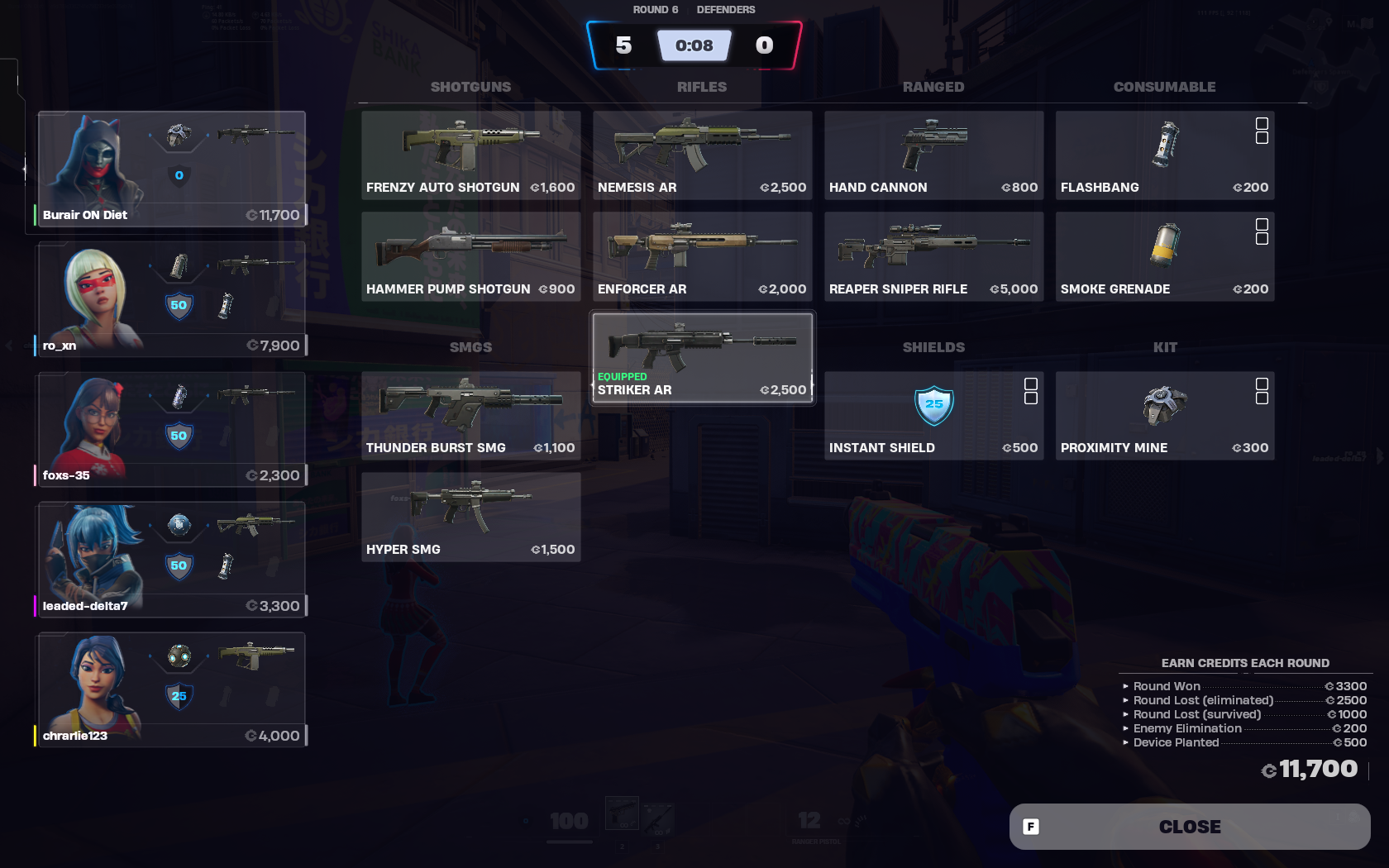Click ro_xn's shield badge showing 50

point(179,305)
